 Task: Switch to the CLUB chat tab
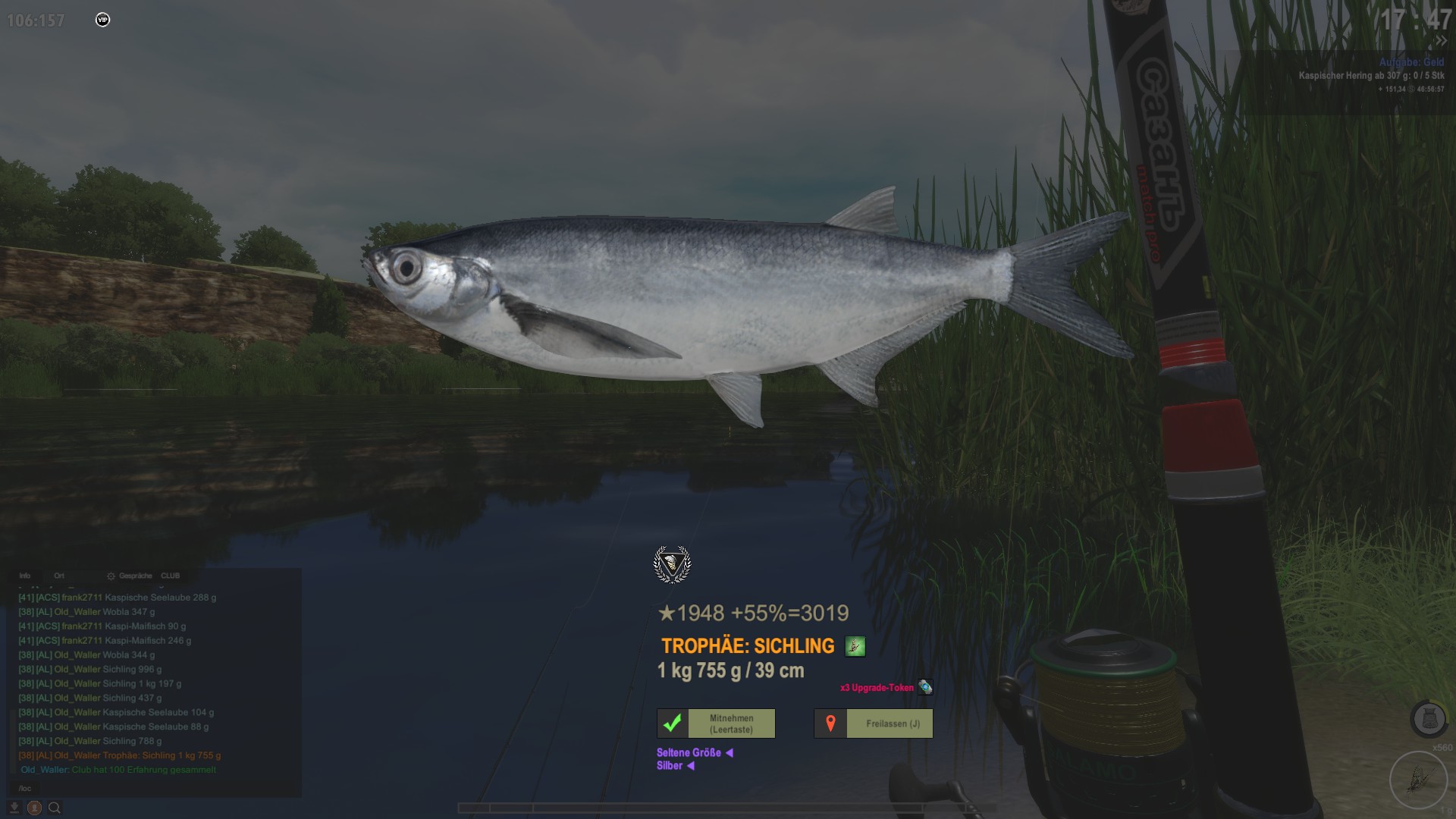point(171,576)
